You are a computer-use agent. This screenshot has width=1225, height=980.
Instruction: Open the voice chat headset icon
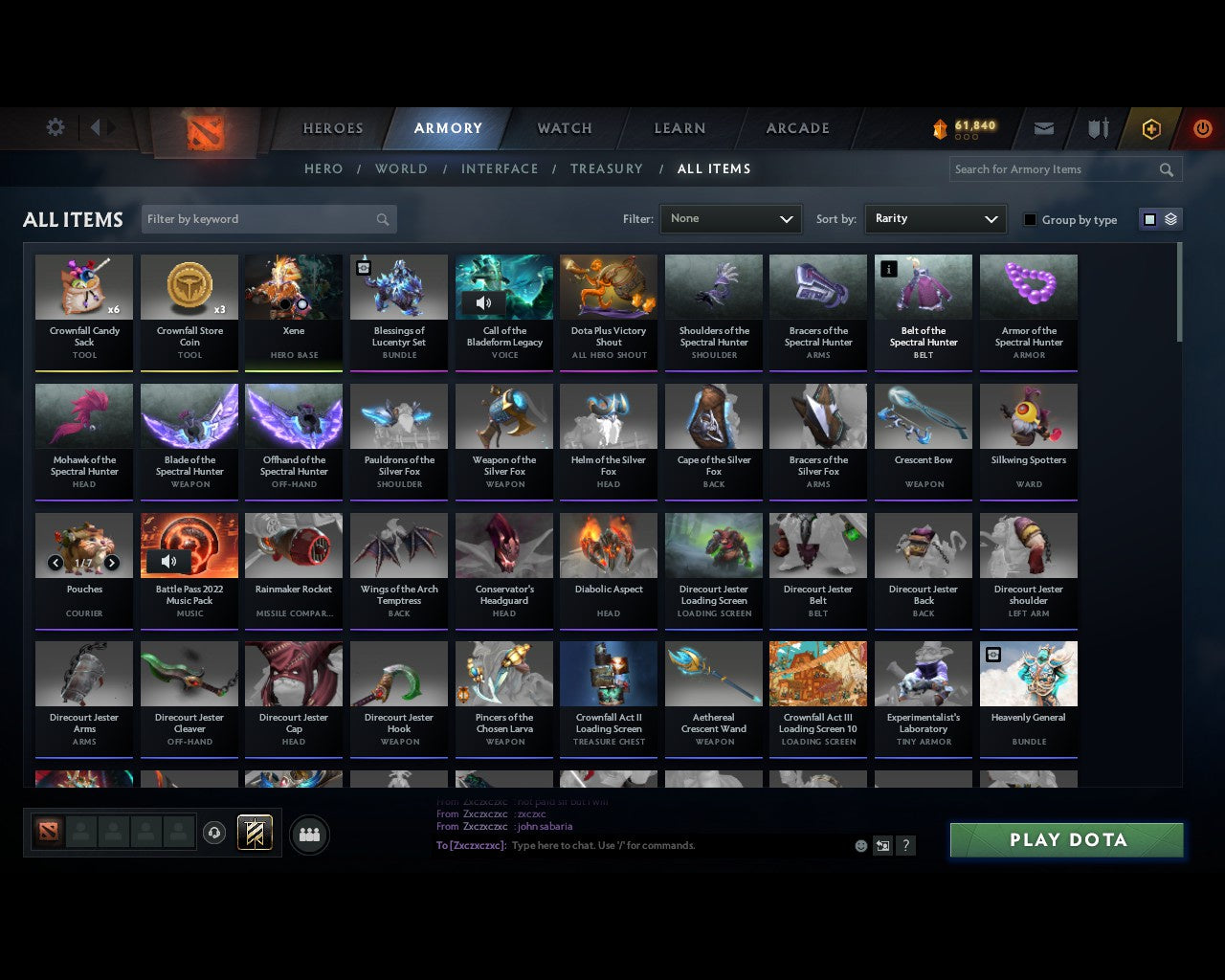pyautogui.click(x=214, y=834)
